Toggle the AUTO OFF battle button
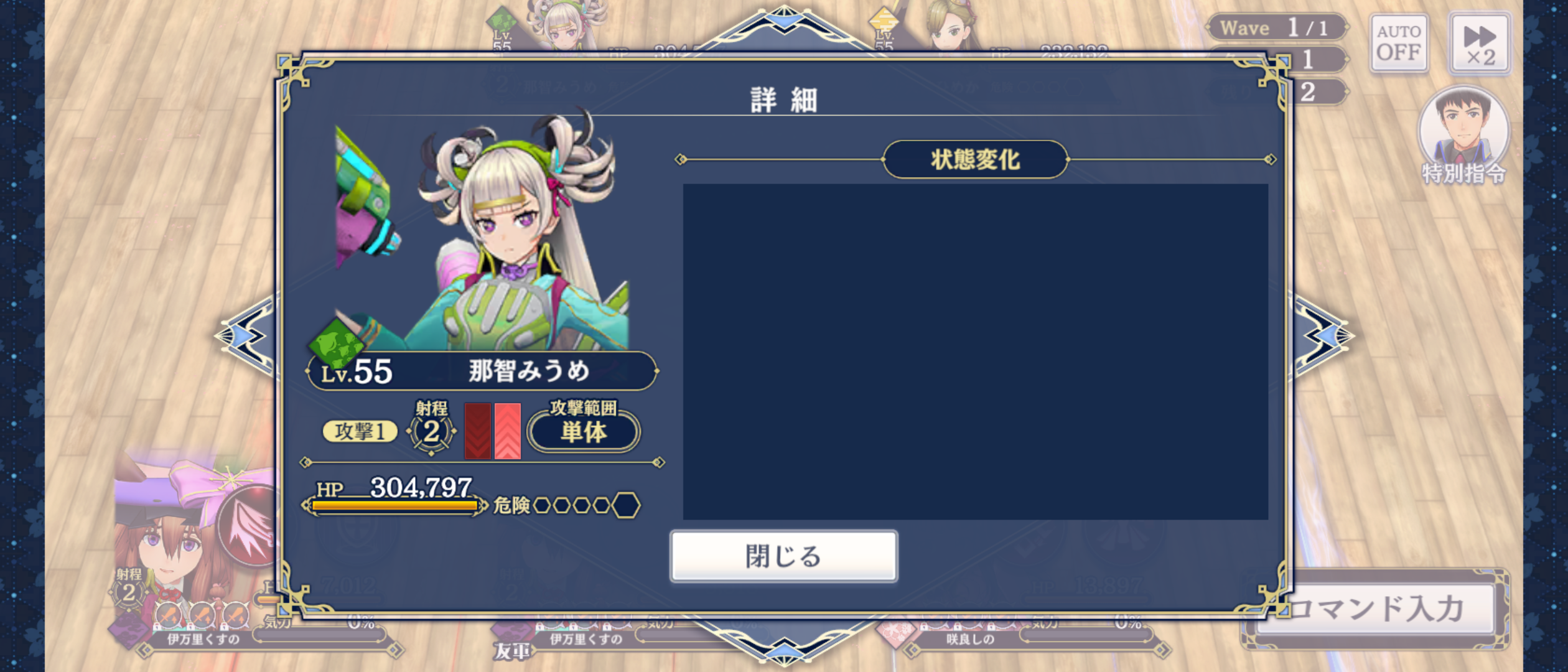 (1398, 42)
